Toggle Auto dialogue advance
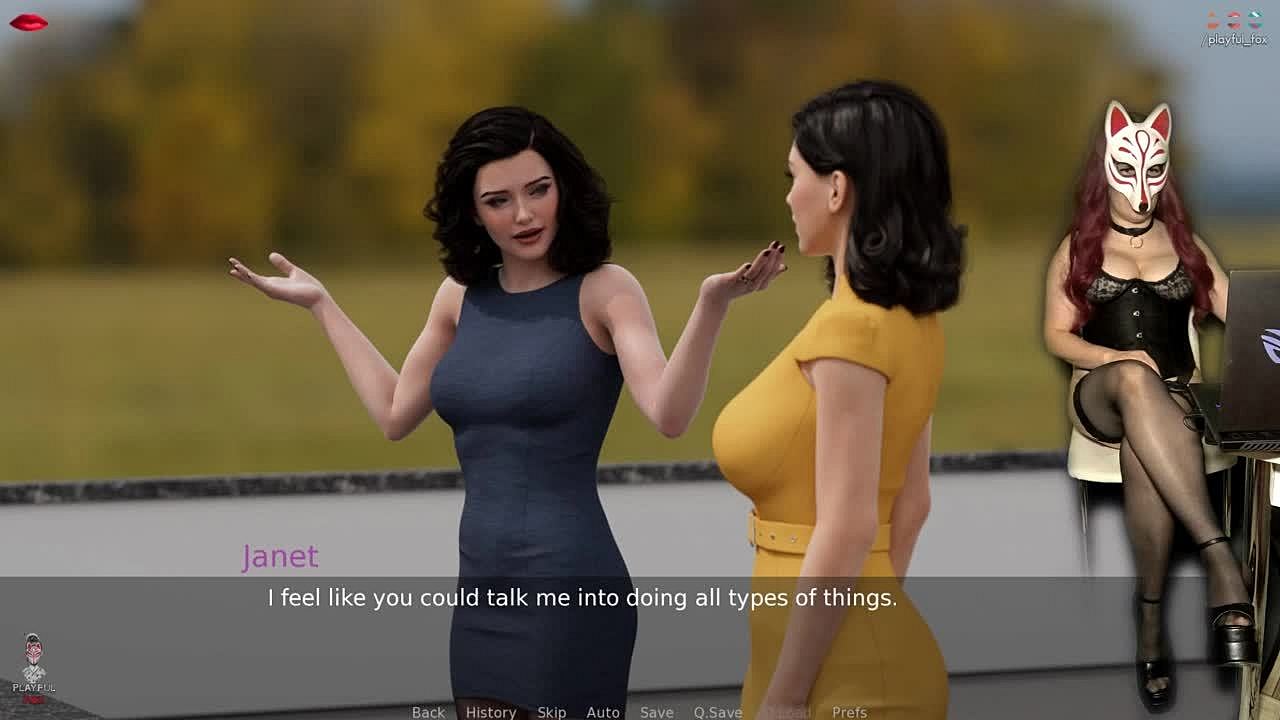Image resolution: width=1280 pixels, height=720 pixels. (603, 712)
